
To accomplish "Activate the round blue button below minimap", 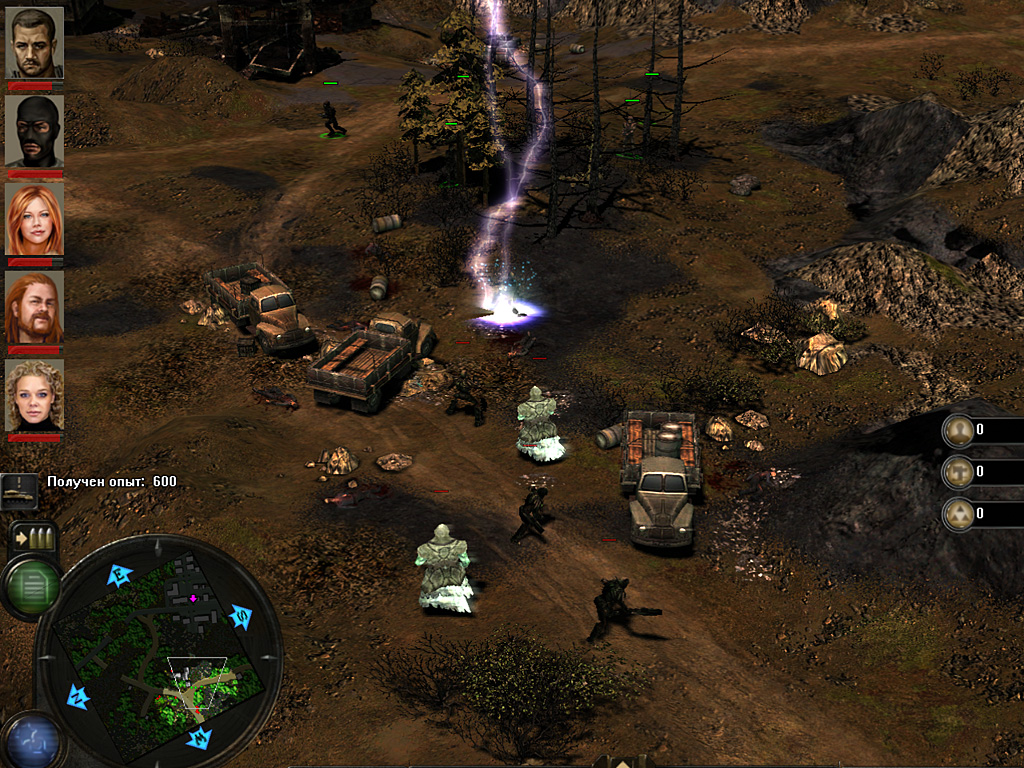I will point(30,740).
